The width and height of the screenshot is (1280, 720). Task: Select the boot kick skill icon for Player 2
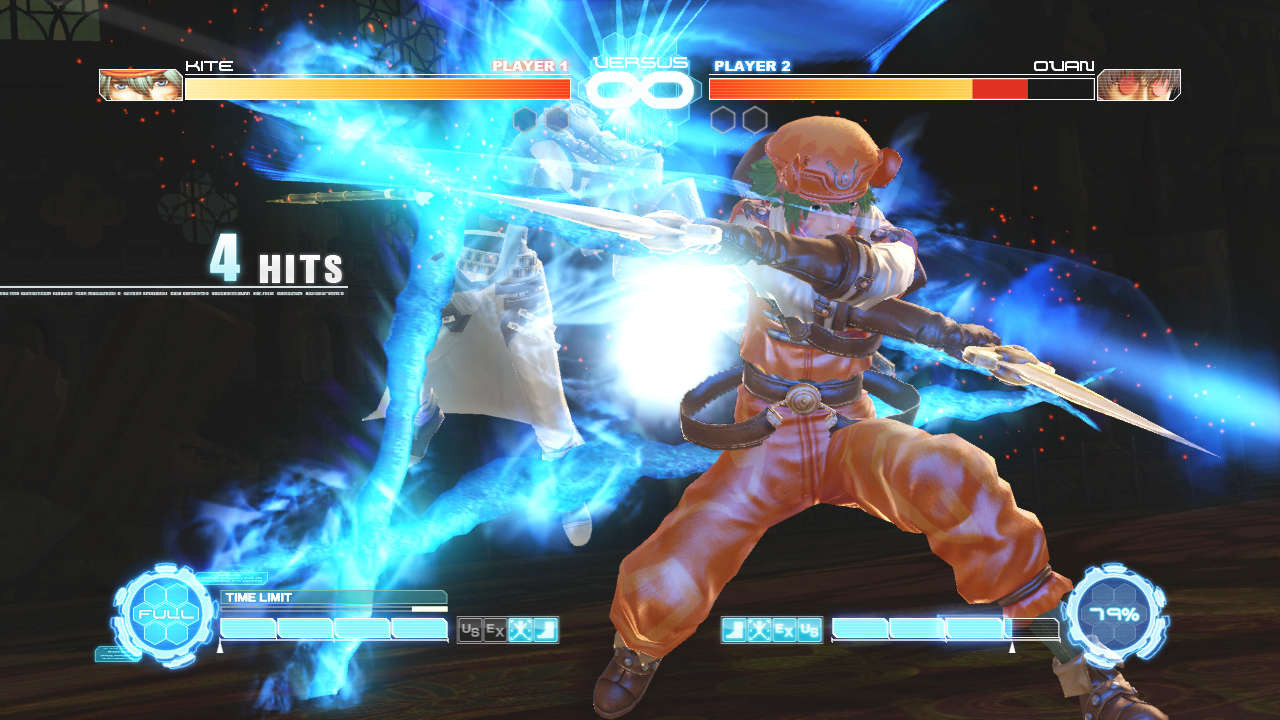[733, 629]
